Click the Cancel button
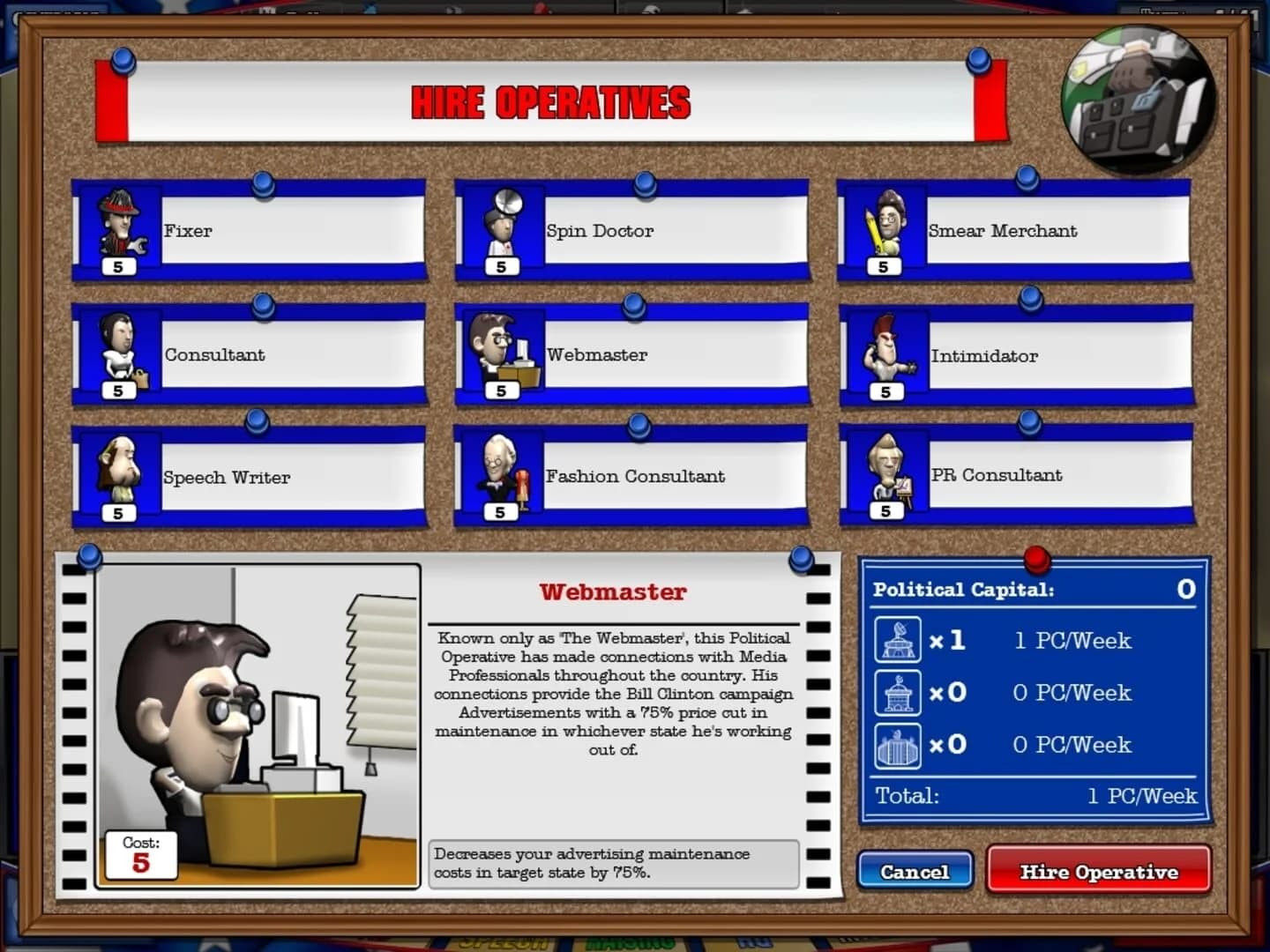The width and height of the screenshot is (1270, 952). click(x=915, y=872)
